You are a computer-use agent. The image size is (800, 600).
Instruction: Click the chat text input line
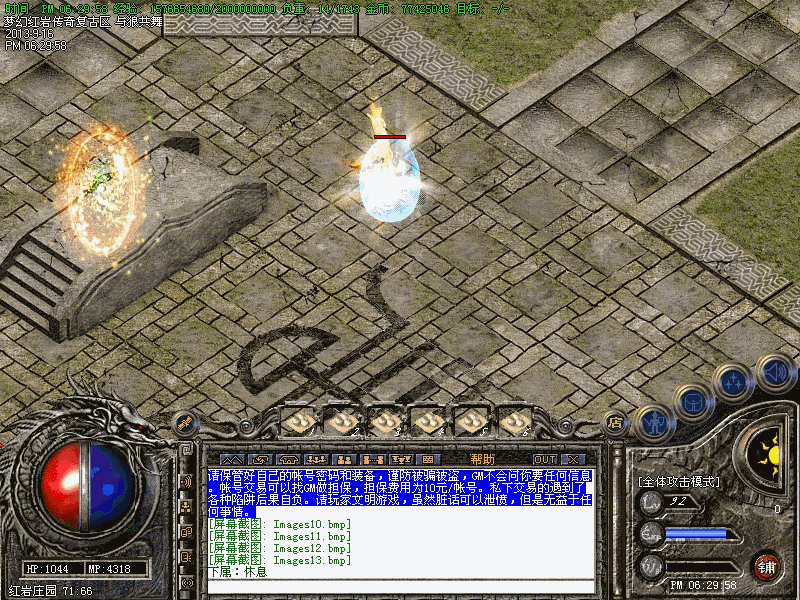400,574
